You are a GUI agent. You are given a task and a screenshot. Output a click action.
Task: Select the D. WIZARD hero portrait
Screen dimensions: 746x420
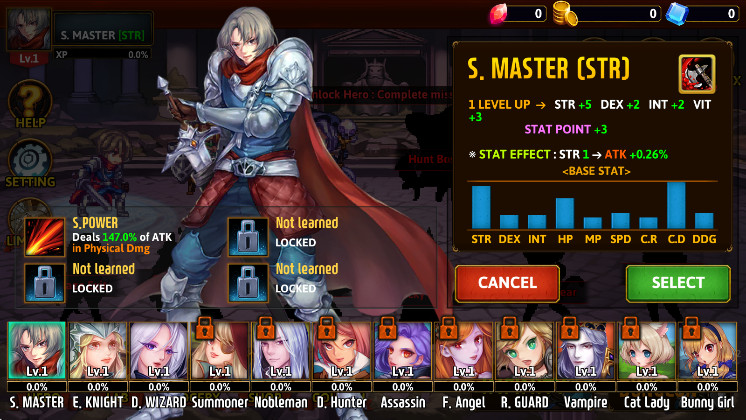pyautogui.click(x=158, y=352)
